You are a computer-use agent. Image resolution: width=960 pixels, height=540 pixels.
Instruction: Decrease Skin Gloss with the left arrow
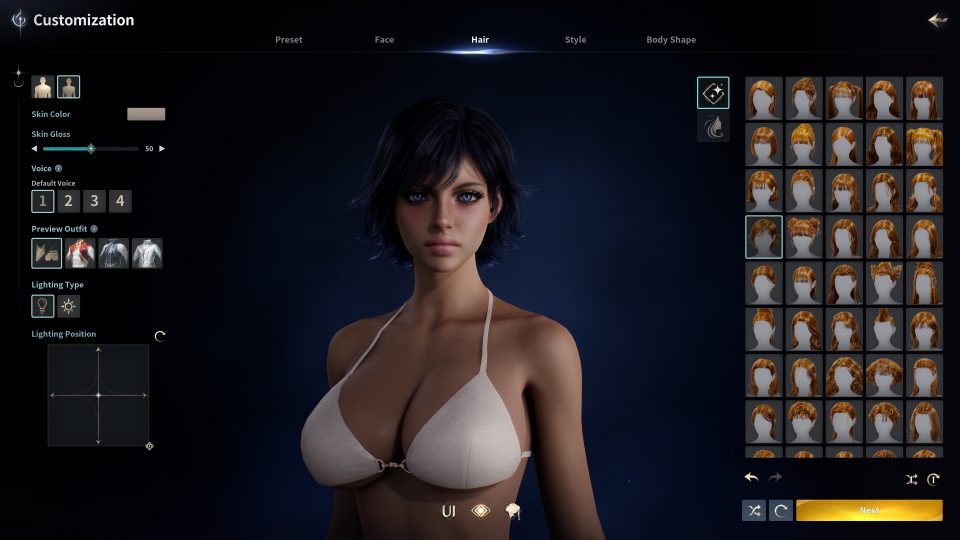pos(35,148)
